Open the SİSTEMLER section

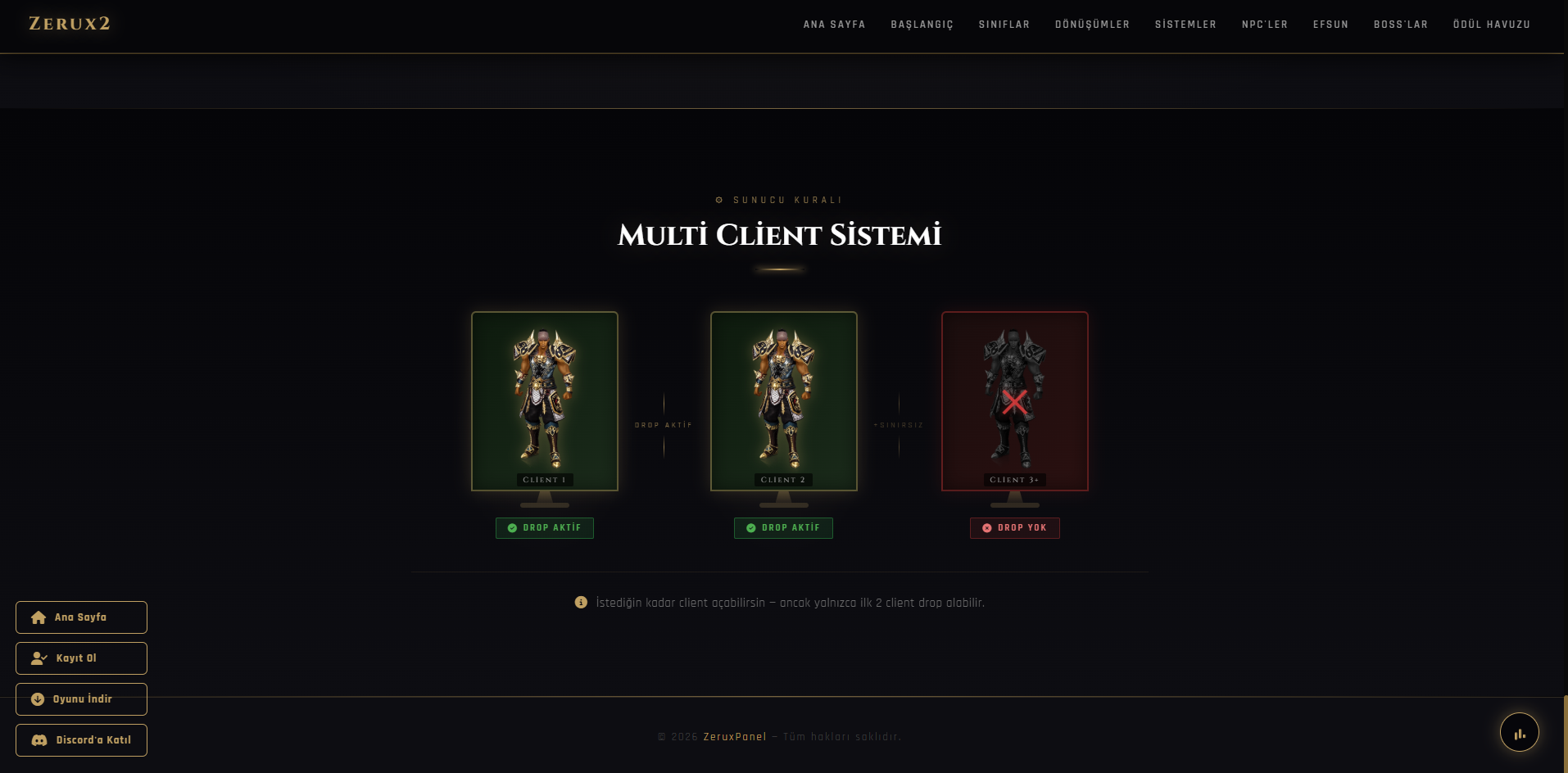click(x=1185, y=25)
